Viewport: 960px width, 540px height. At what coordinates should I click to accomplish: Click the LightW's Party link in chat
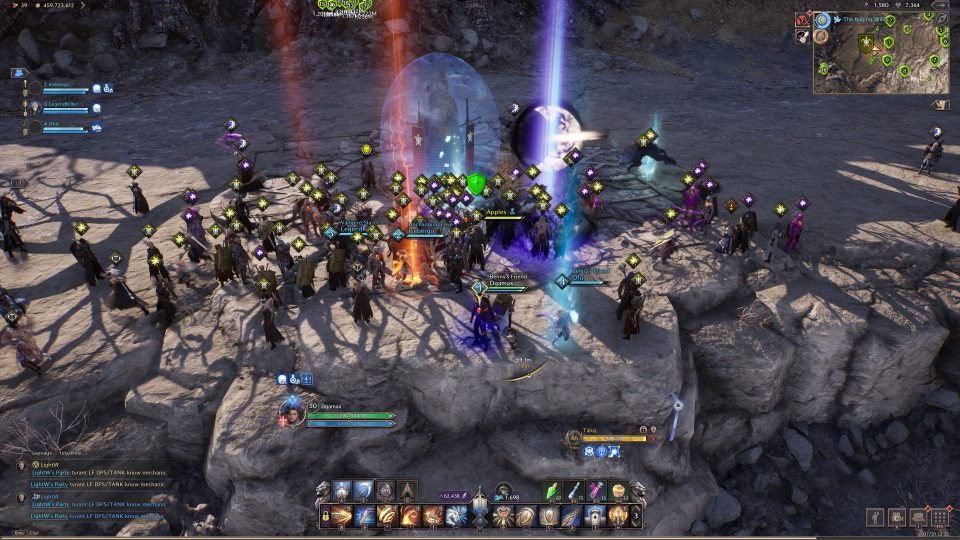tap(50, 473)
